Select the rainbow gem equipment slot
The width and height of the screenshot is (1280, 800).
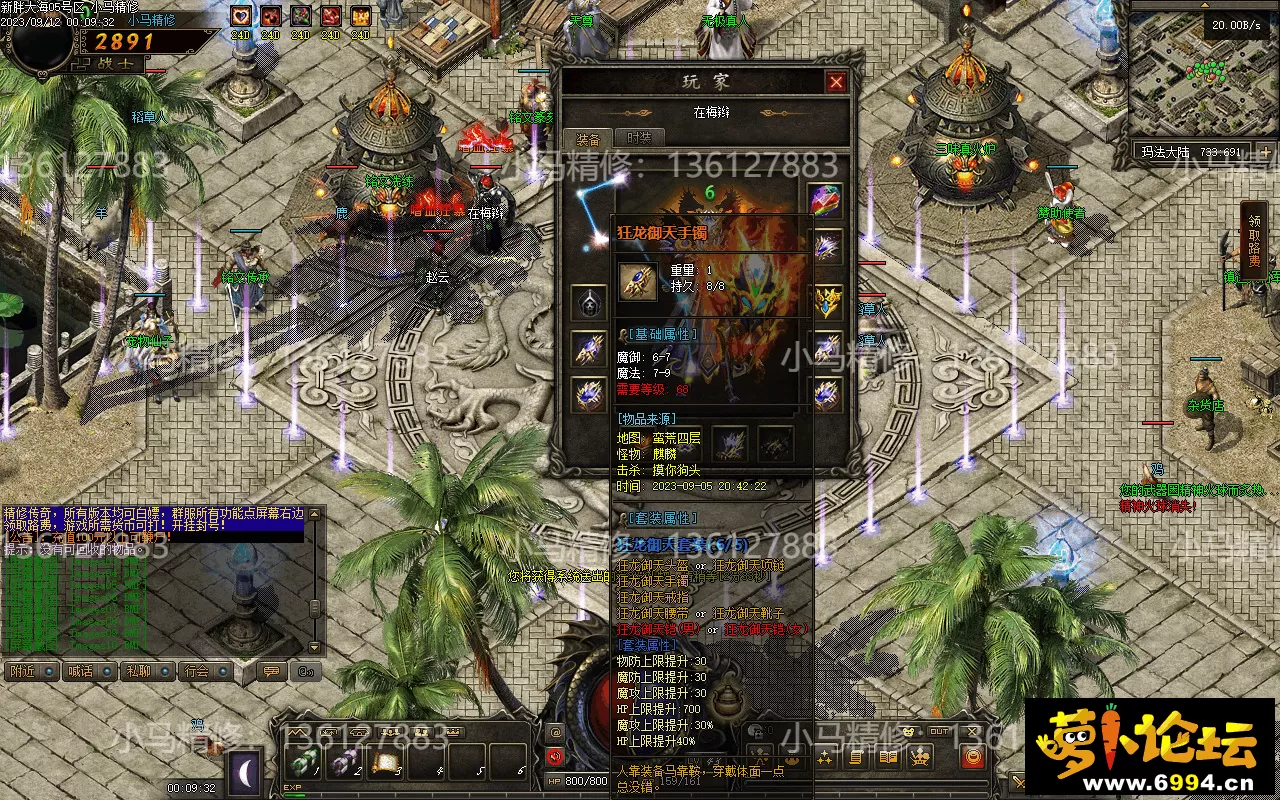(826, 200)
